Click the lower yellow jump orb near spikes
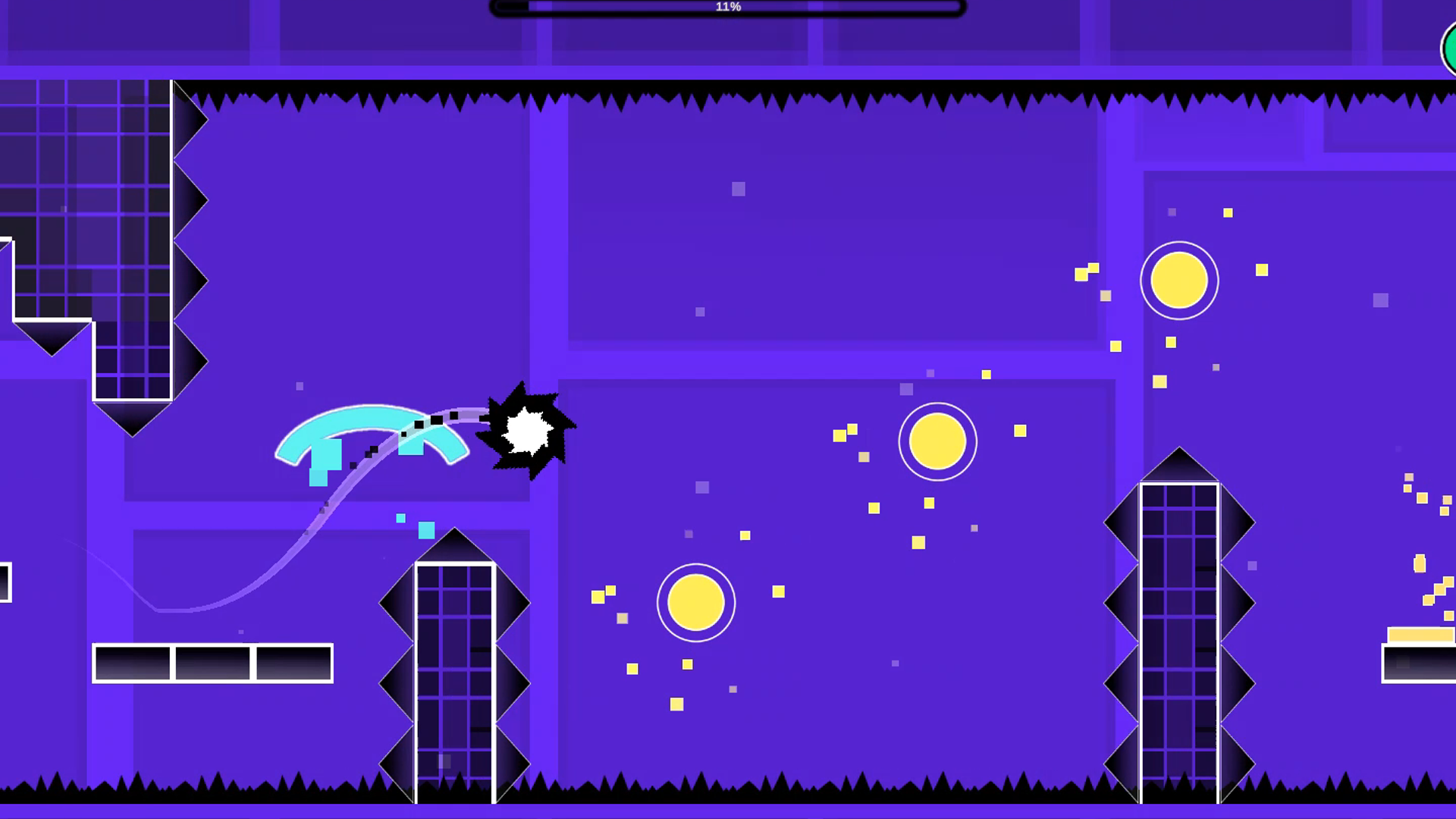Image resolution: width=1456 pixels, height=819 pixels. click(695, 603)
